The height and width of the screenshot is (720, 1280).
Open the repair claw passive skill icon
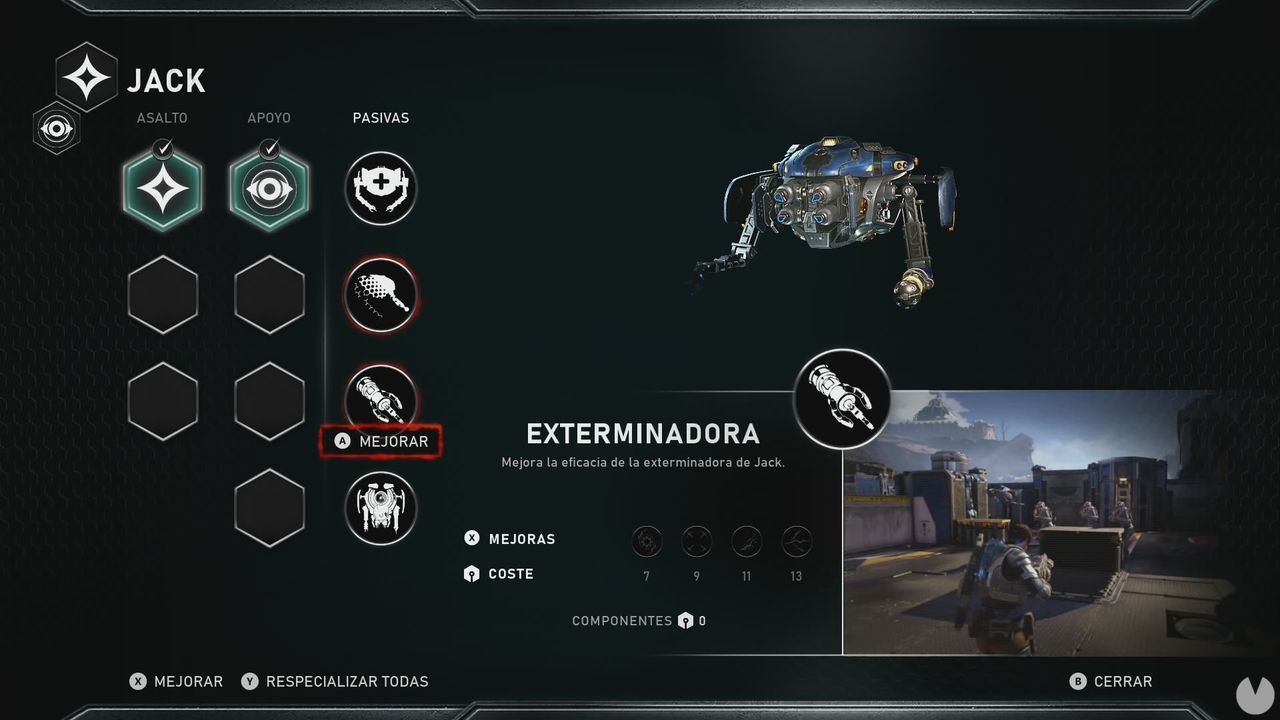[380, 188]
